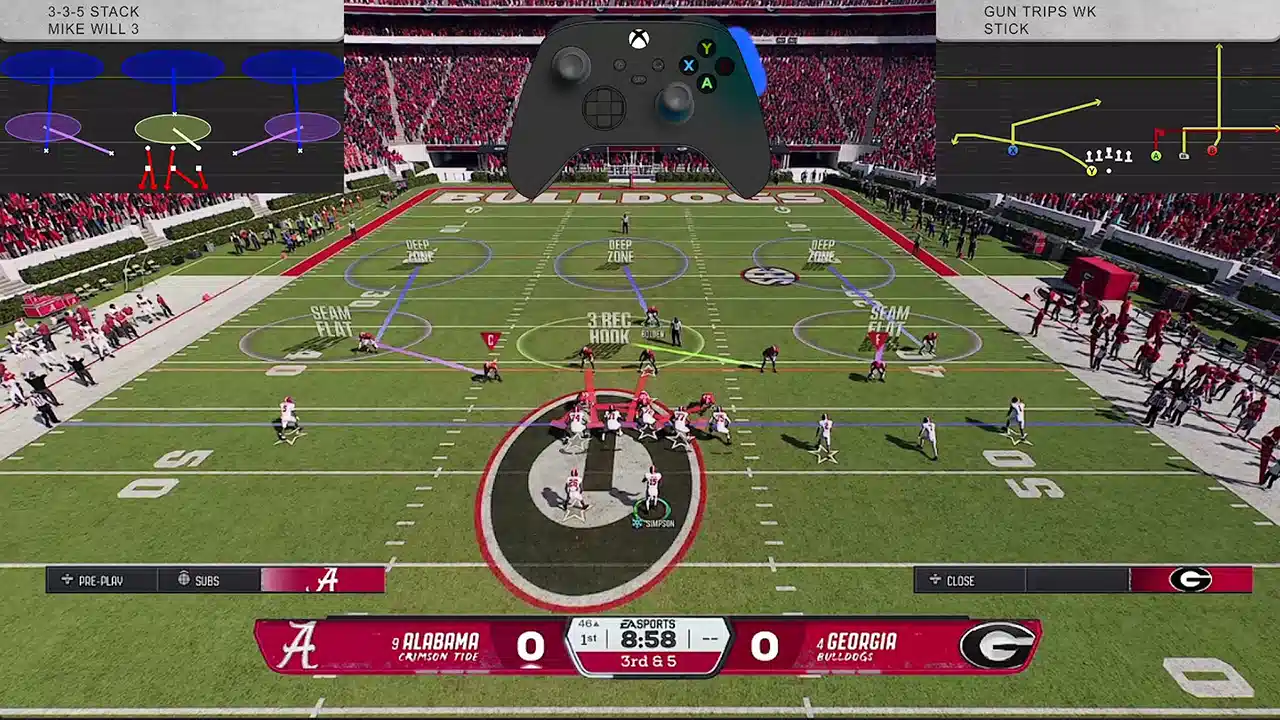Open the Pre-Play options

pyautogui.click(x=100, y=580)
